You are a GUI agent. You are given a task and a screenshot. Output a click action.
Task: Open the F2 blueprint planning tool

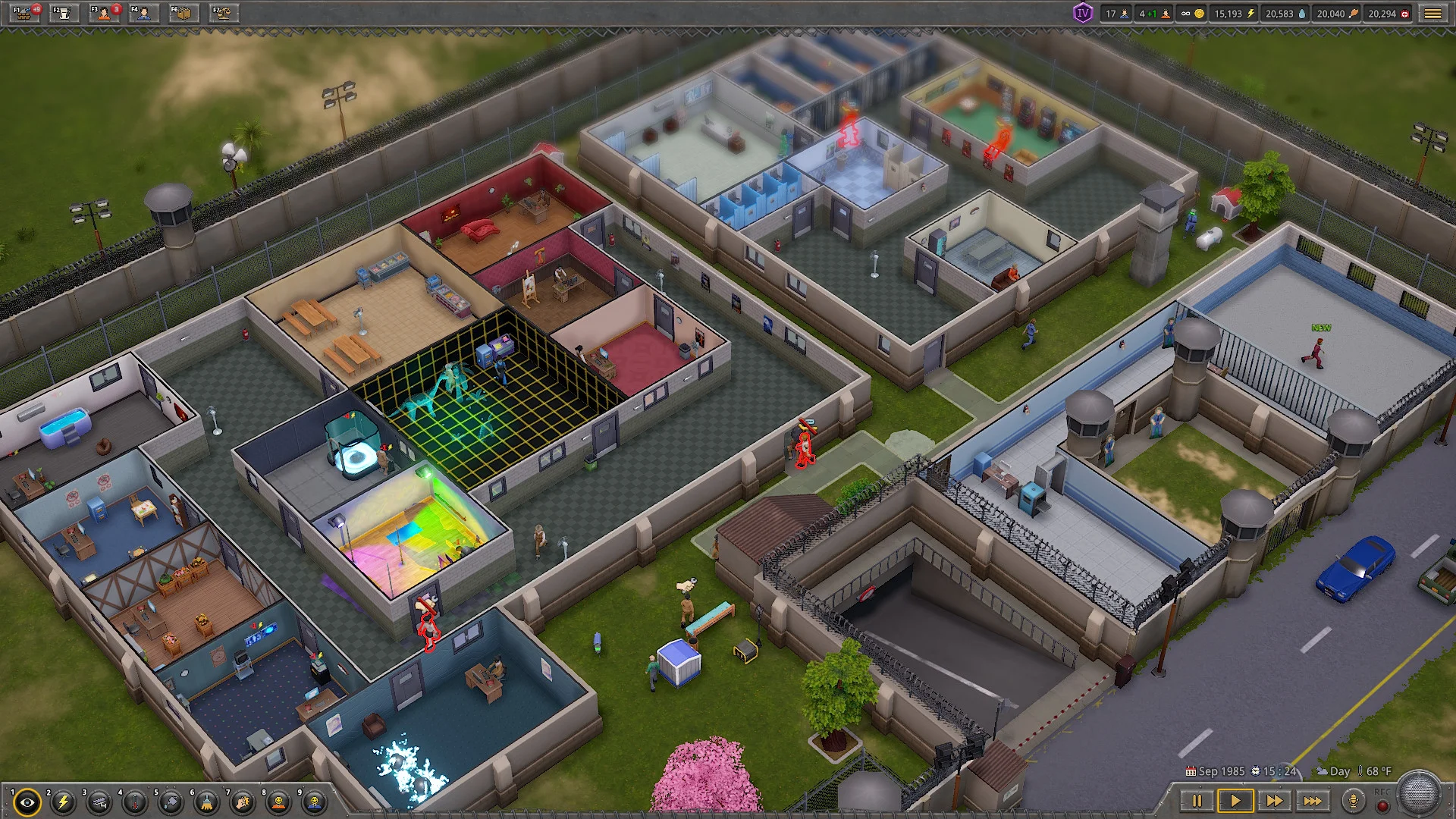(x=64, y=13)
